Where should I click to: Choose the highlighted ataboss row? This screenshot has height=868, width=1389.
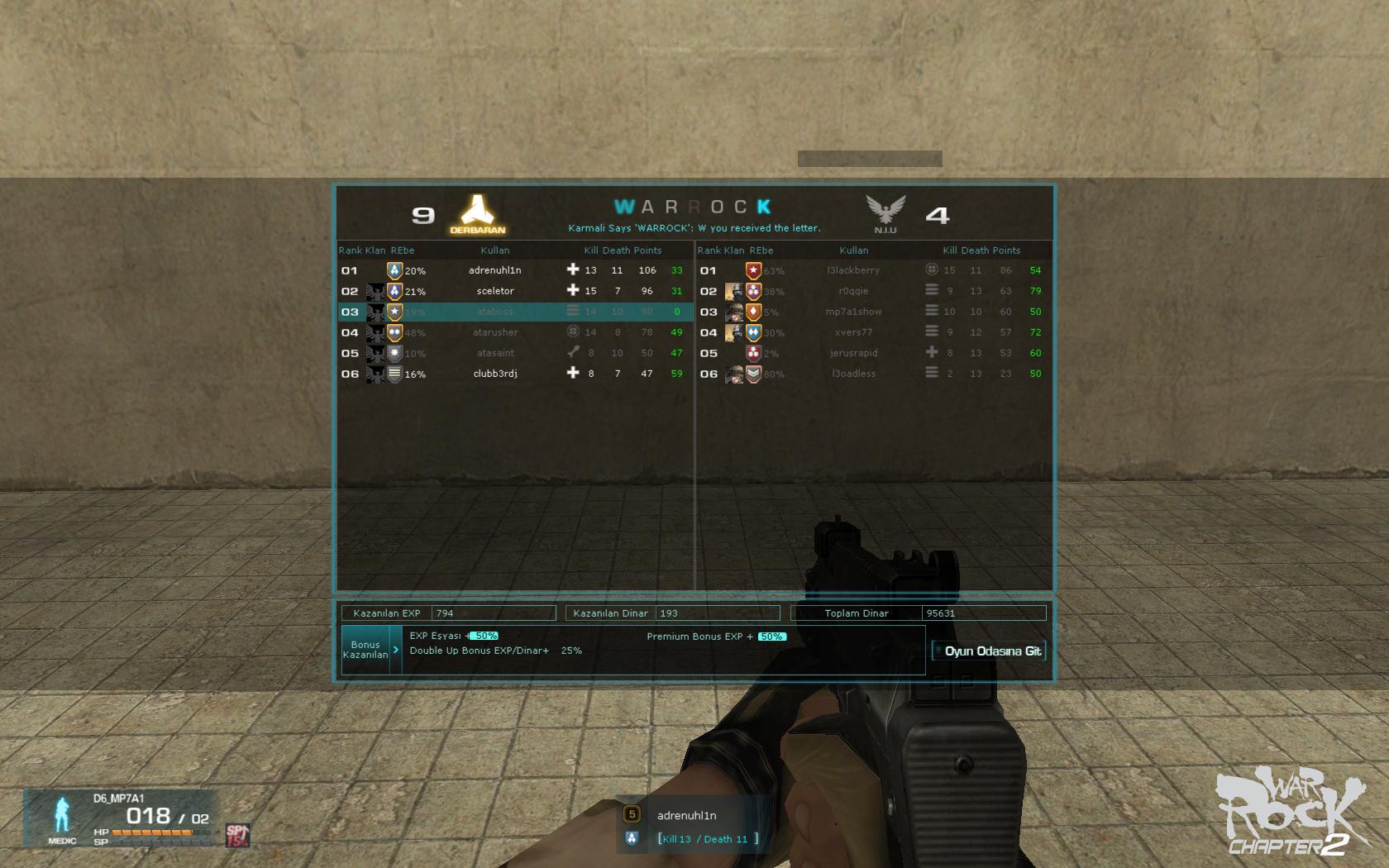(x=495, y=312)
